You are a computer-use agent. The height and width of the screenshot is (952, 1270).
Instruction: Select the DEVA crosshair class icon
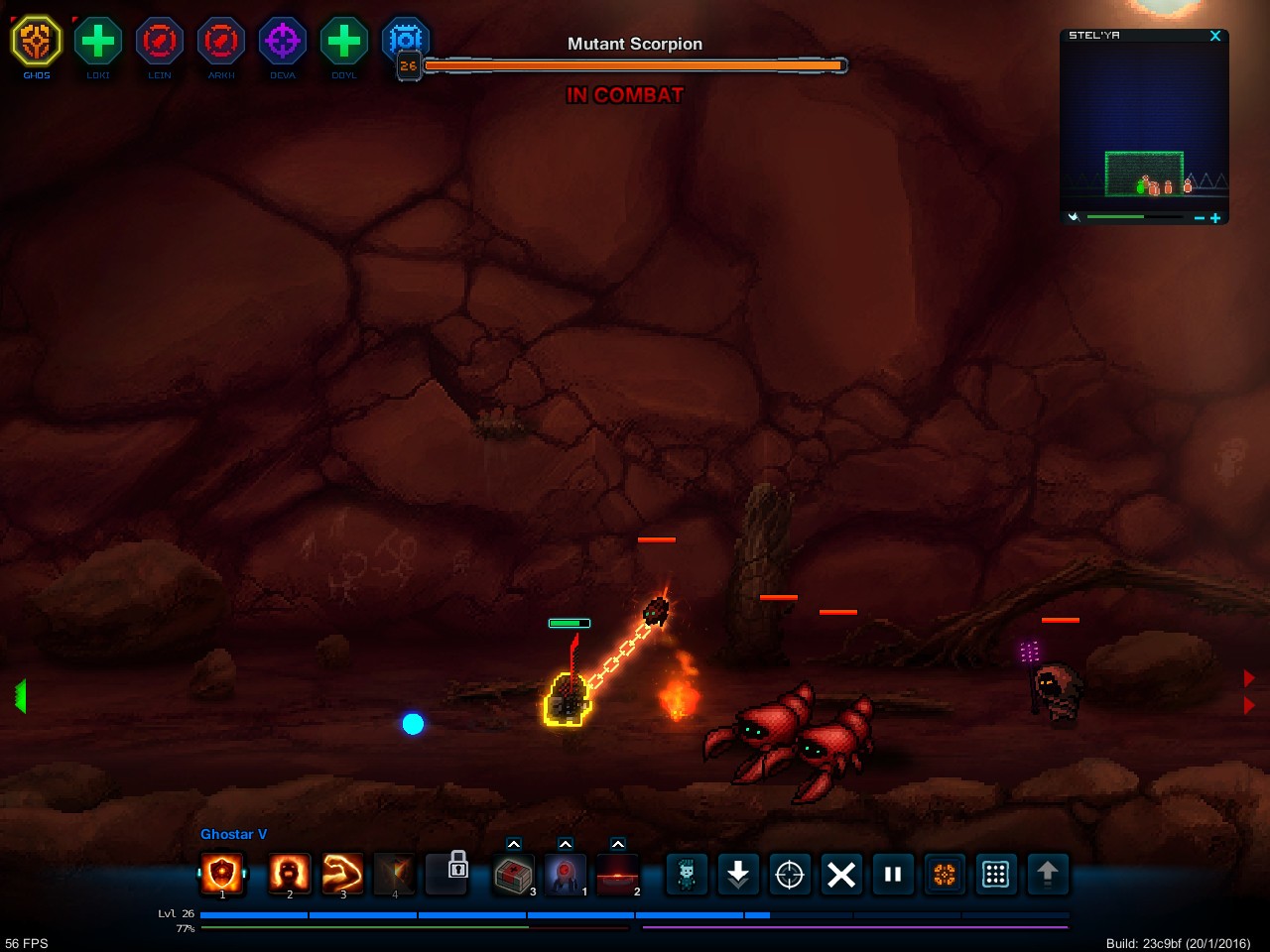point(283,42)
